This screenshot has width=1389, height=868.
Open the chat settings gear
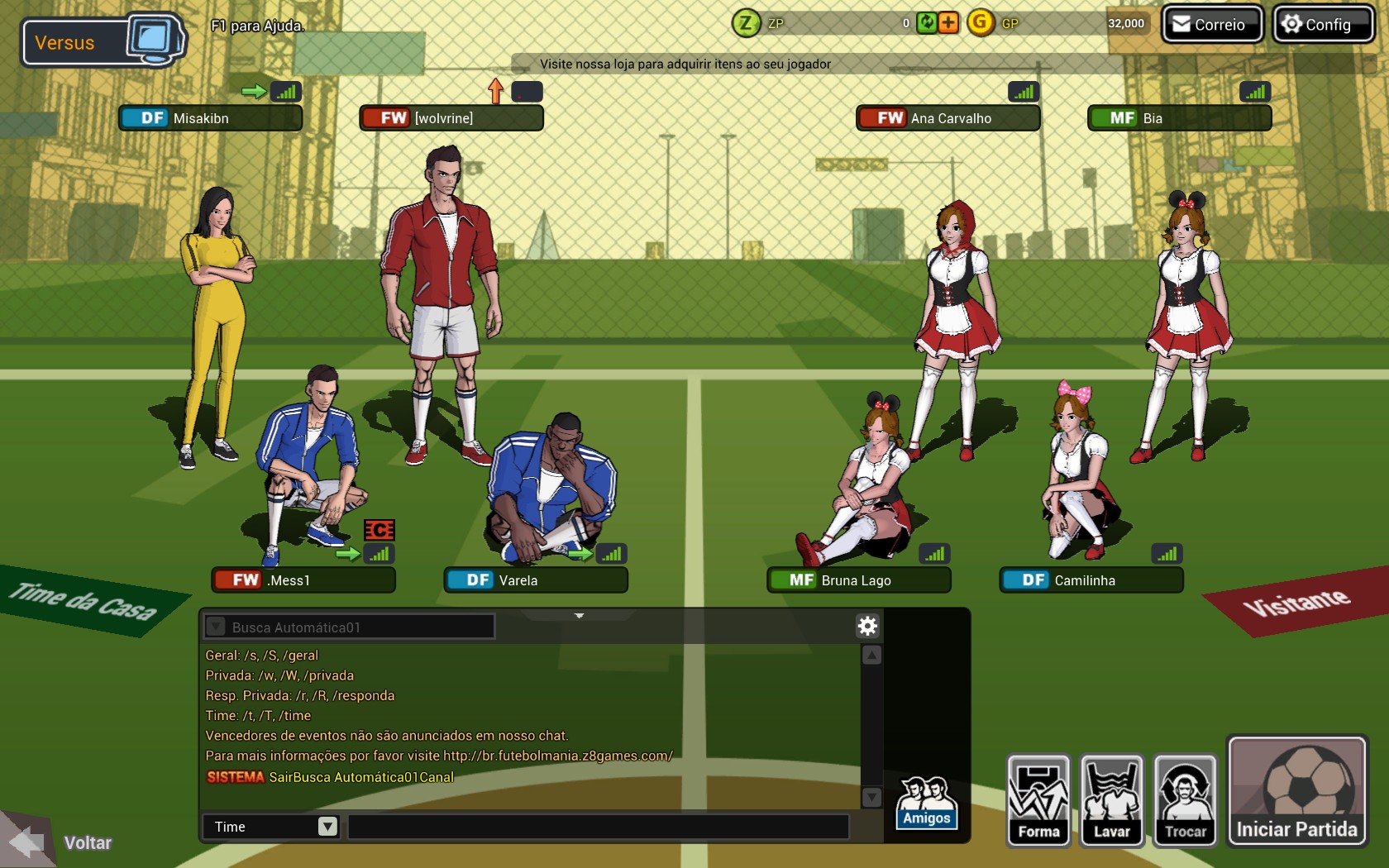(x=866, y=627)
